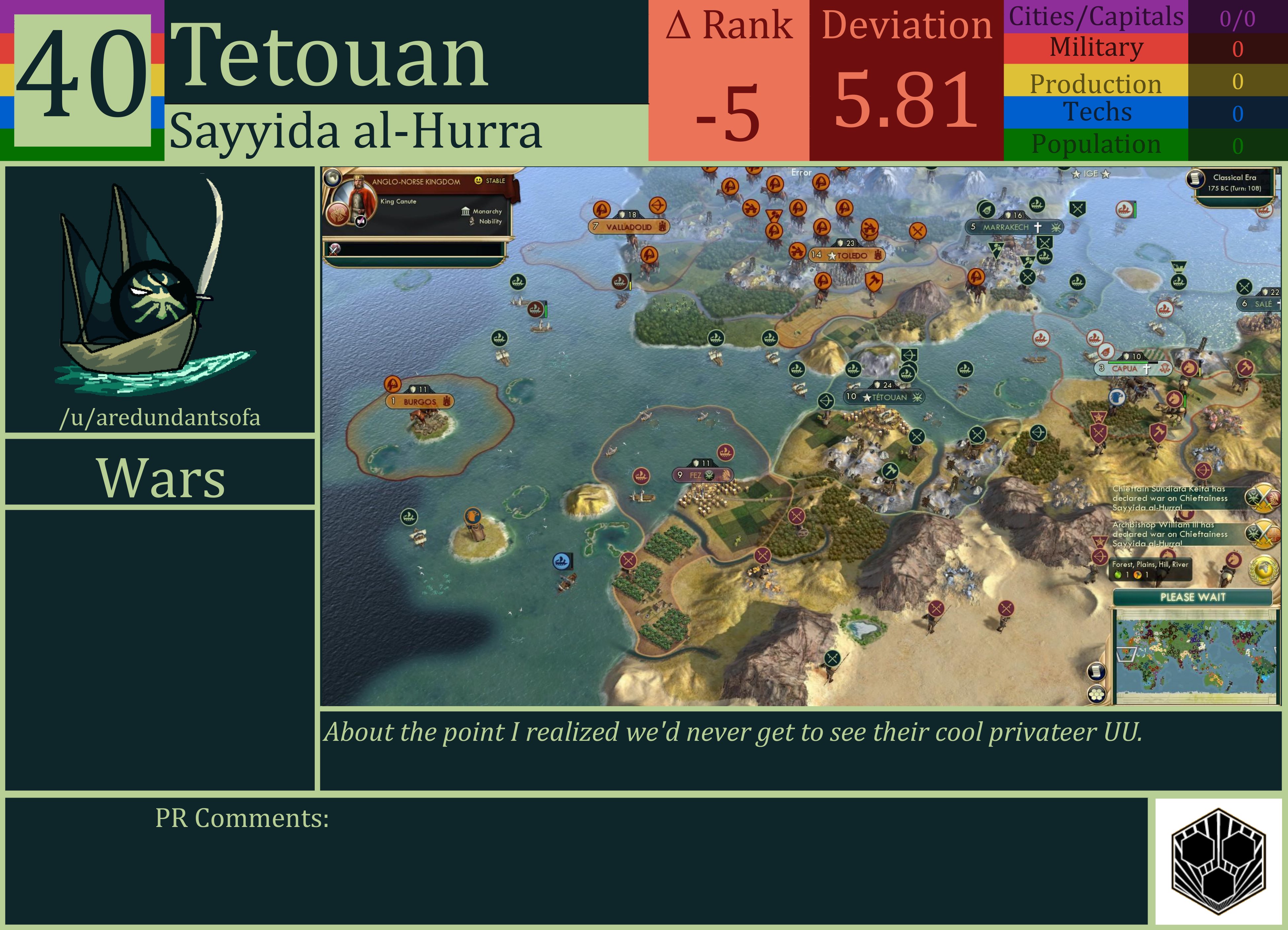1288x930 pixels.
Task: Click the green health bar beside Capua
Action: [x=1128, y=362]
